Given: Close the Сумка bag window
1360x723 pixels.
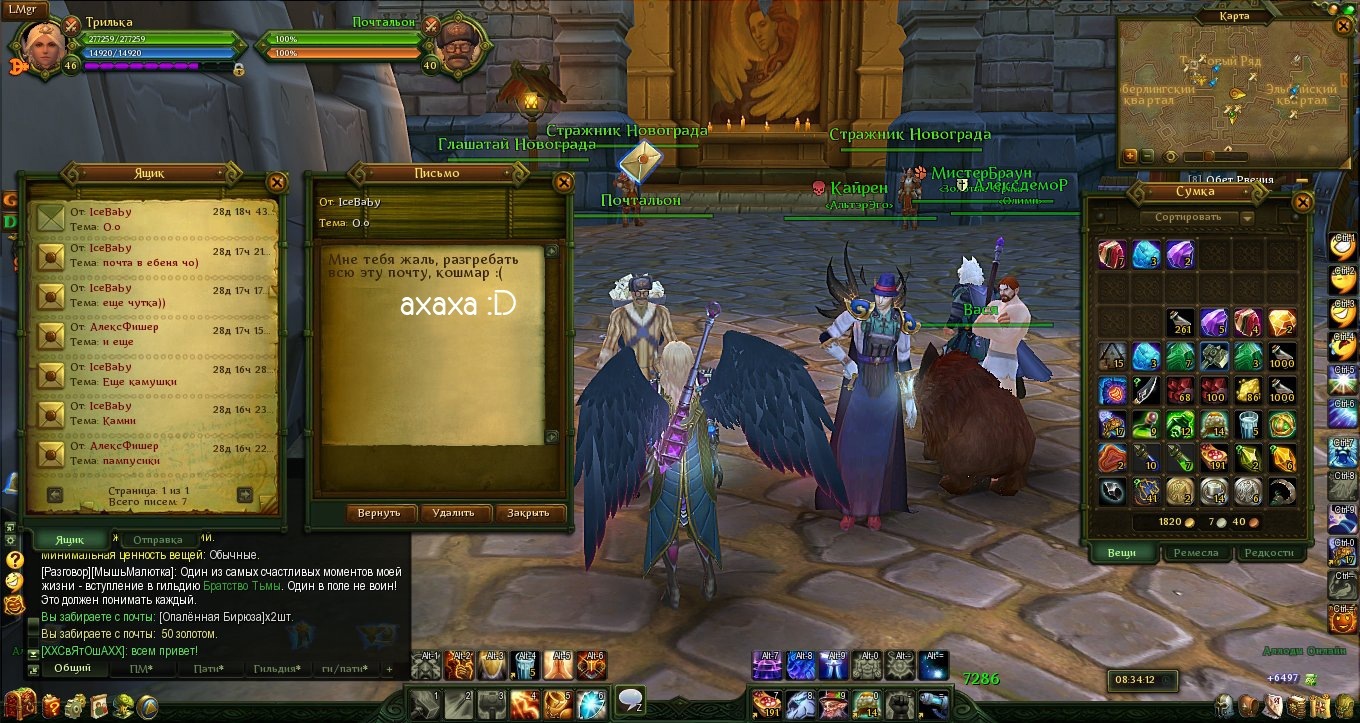Looking at the screenshot, I should pyautogui.click(x=1302, y=201).
